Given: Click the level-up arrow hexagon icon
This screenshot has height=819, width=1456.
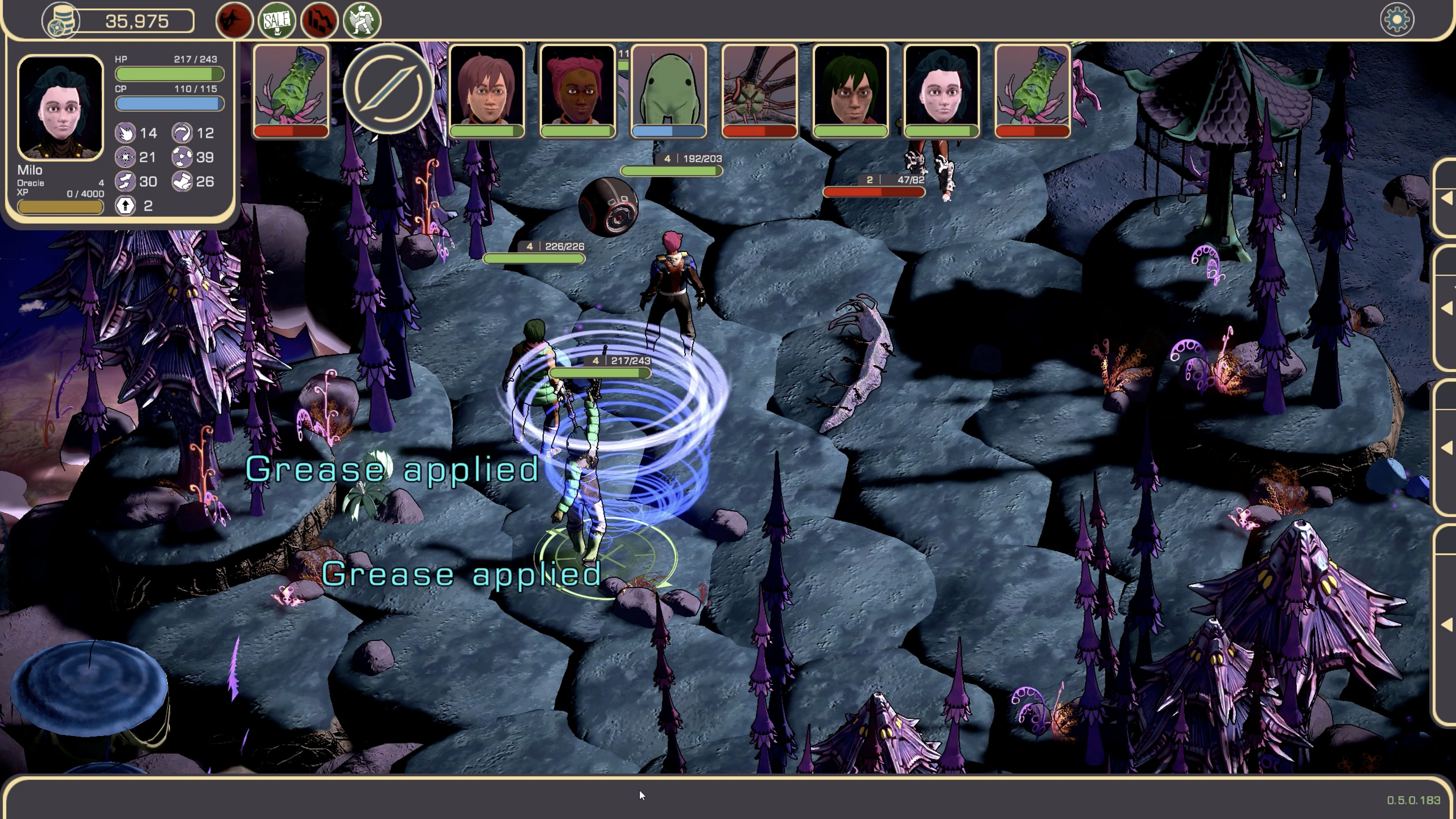Looking at the screenshot, I should (x=125, y=205).
